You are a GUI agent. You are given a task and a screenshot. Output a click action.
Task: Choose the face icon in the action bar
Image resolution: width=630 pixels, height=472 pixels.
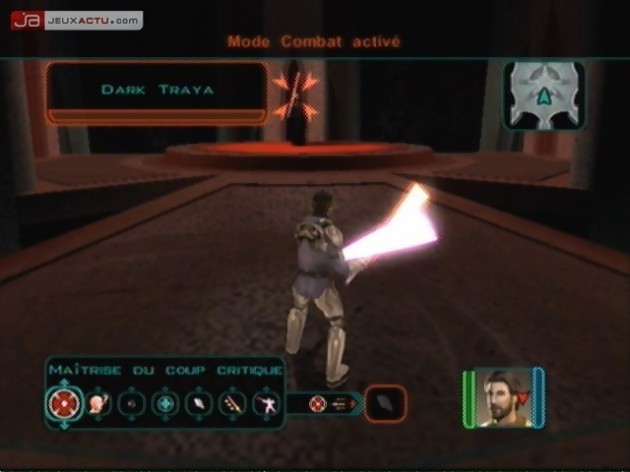(x=99, y=404)
